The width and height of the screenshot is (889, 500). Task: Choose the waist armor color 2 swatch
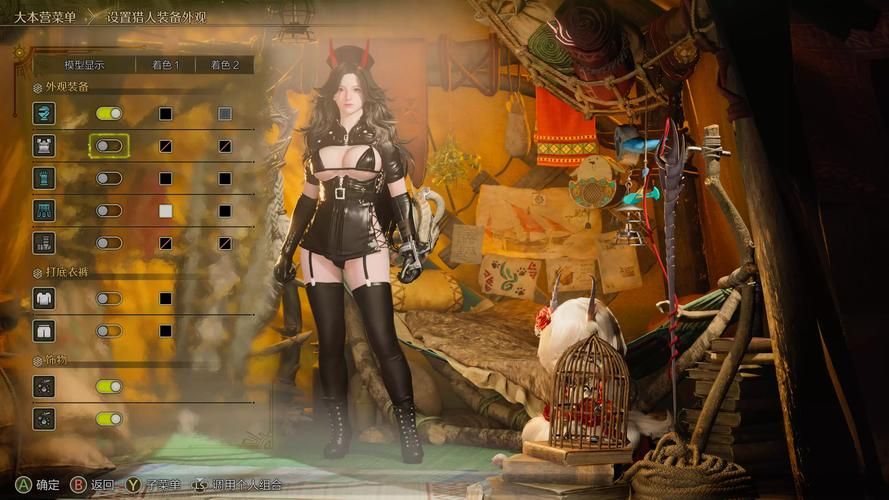[x=224, y=211]
